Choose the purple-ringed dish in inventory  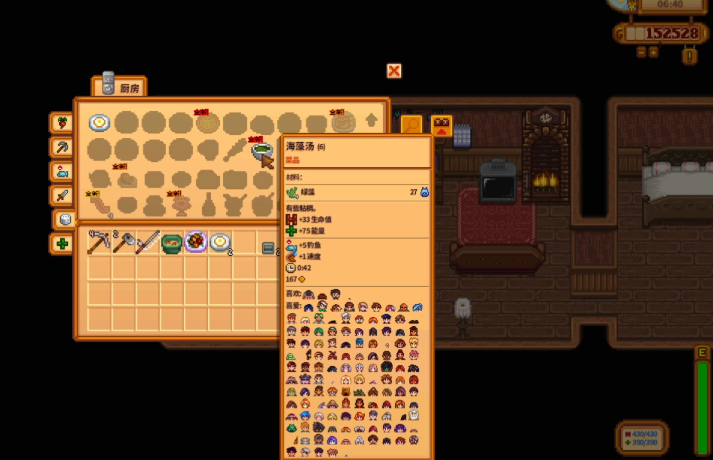coord(195,242)
